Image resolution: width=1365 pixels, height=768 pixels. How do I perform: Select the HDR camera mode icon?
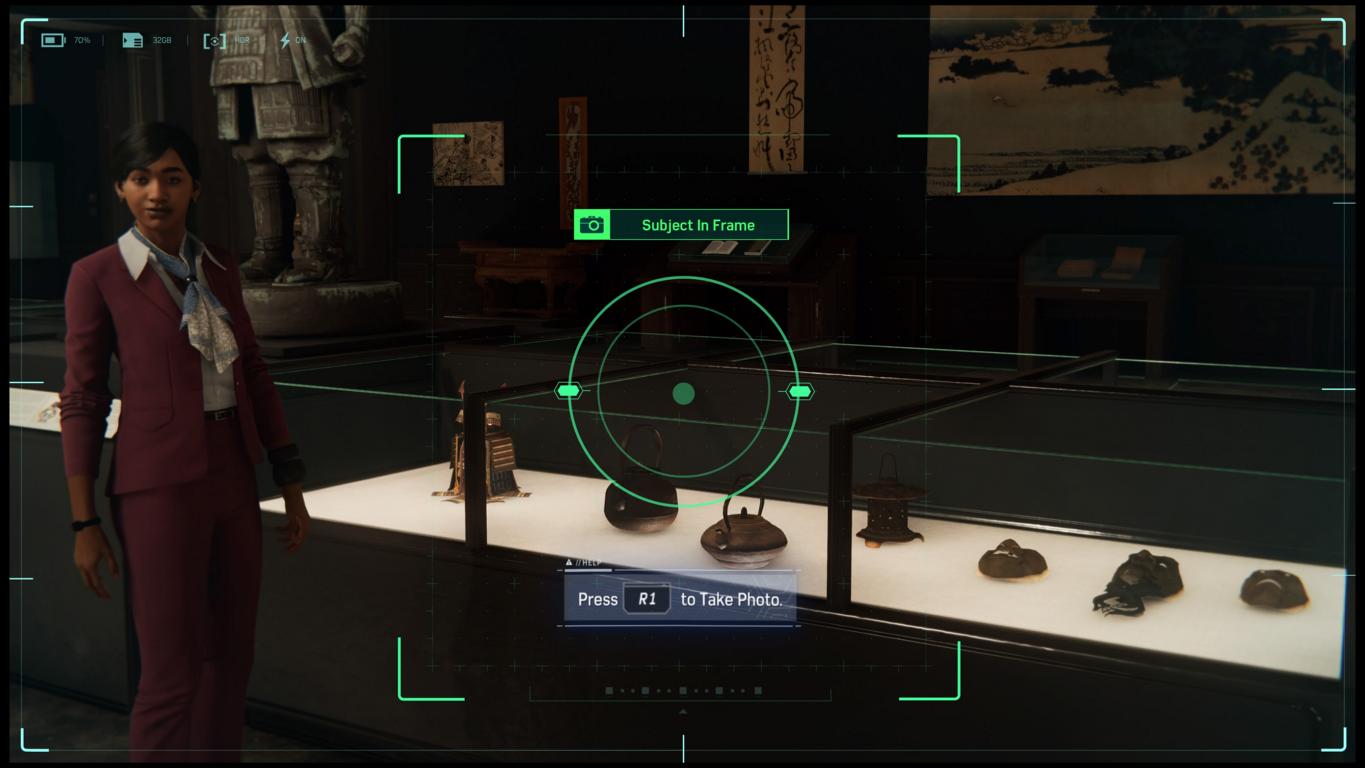[215, 40]
